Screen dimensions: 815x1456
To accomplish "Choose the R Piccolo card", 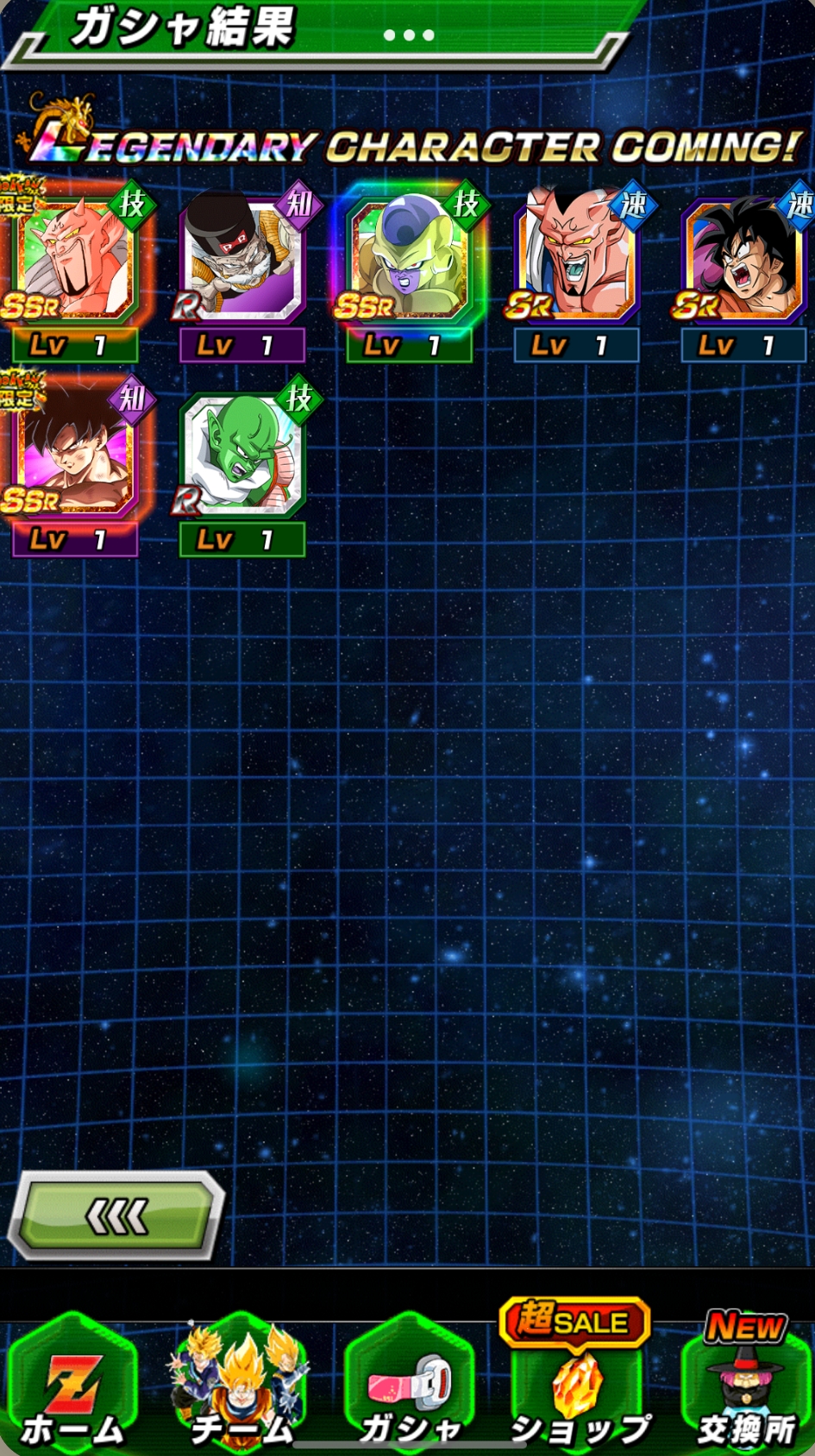I will [241, 453].
